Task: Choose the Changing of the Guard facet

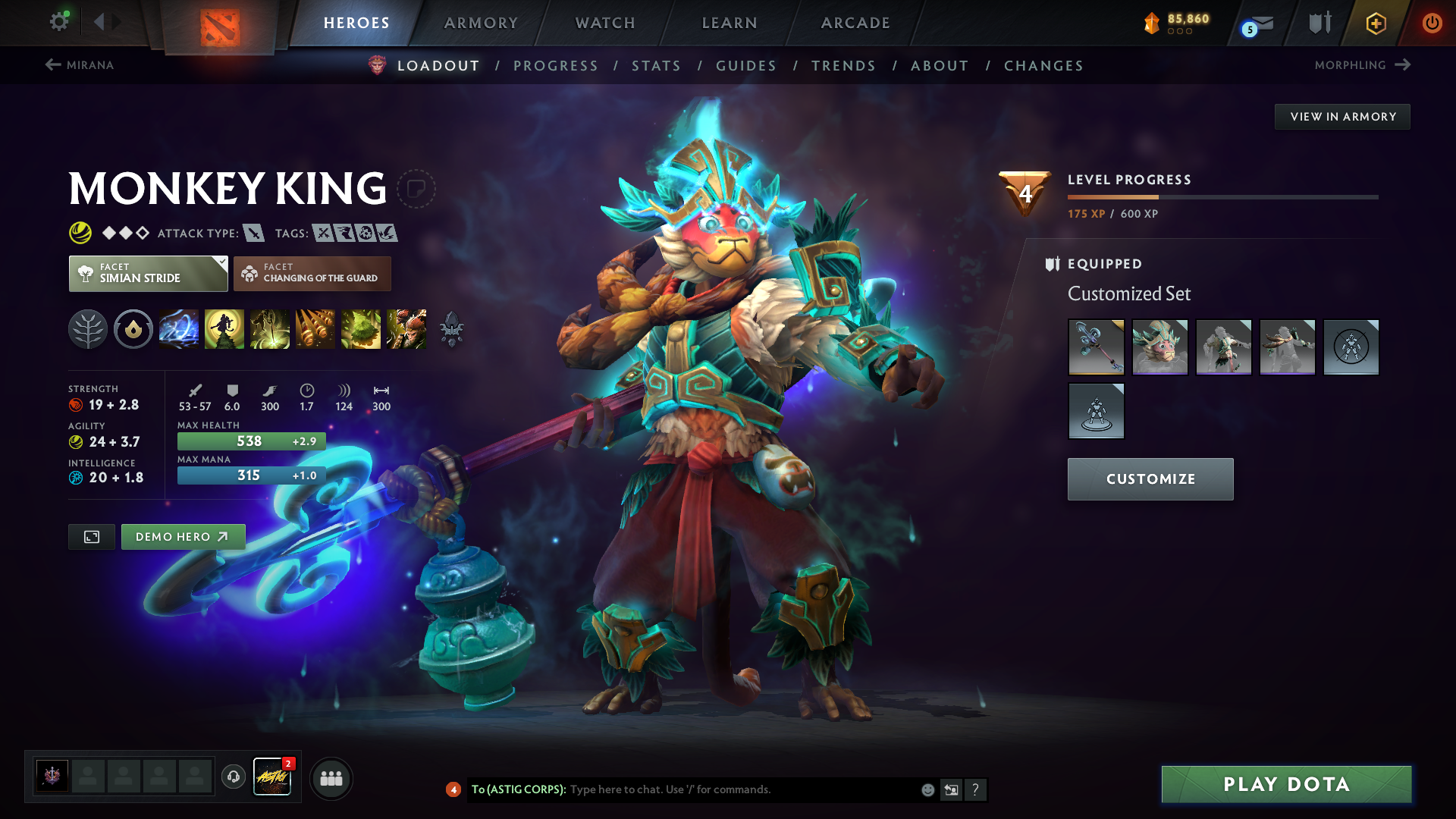Action: (312, 274)
